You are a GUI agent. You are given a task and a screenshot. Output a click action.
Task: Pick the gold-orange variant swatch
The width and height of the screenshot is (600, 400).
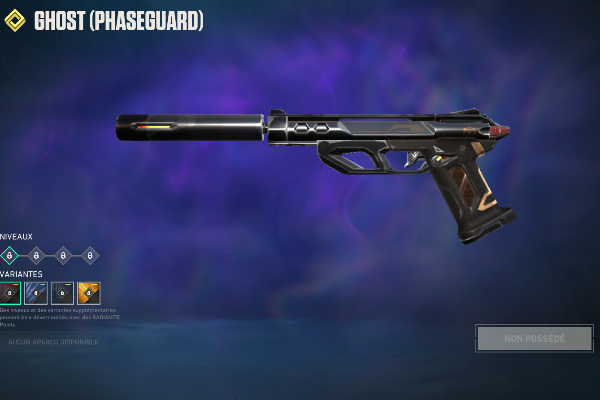point(89,293)
